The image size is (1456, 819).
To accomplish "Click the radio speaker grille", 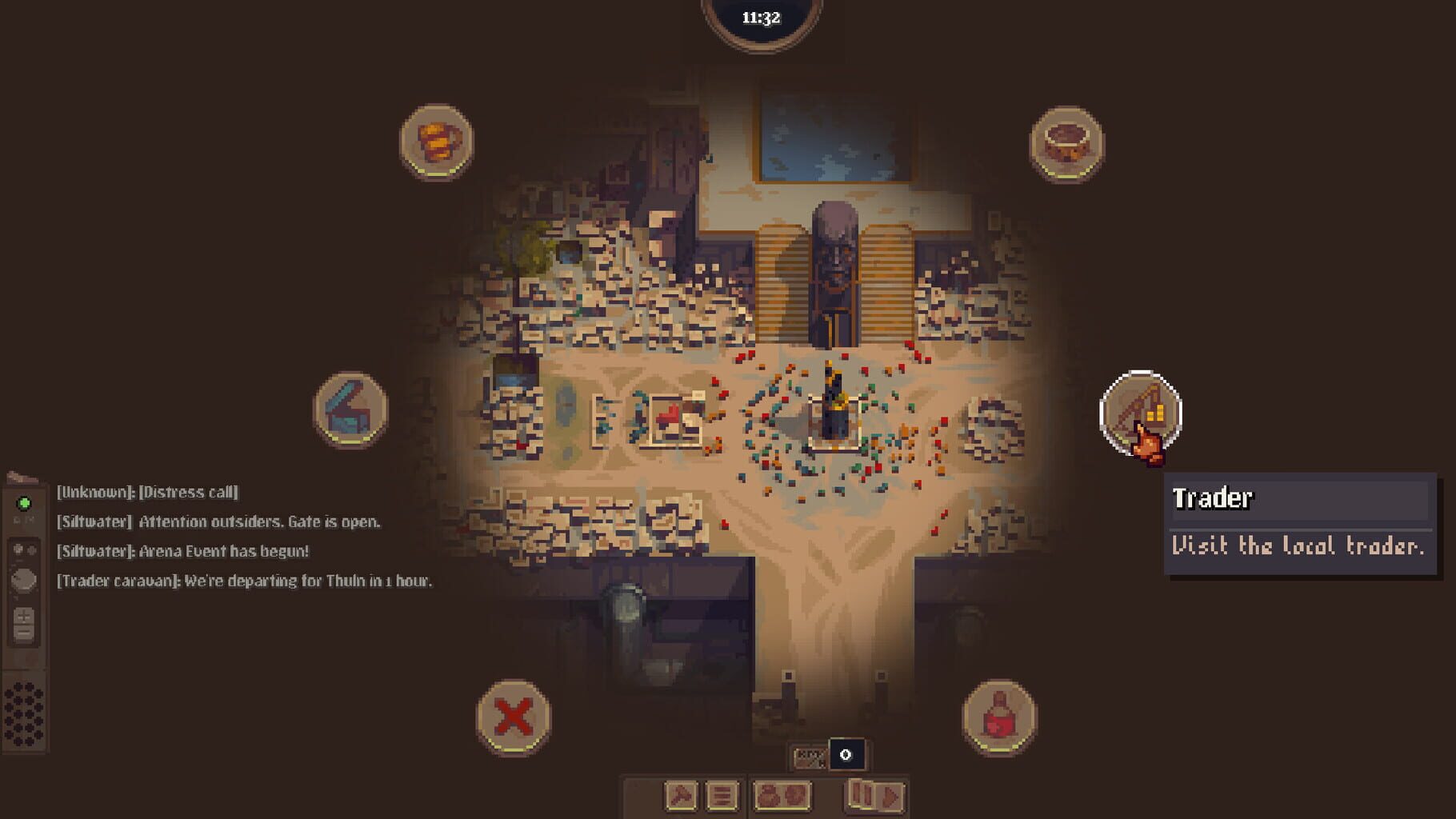I will click(x=22, y=712).
